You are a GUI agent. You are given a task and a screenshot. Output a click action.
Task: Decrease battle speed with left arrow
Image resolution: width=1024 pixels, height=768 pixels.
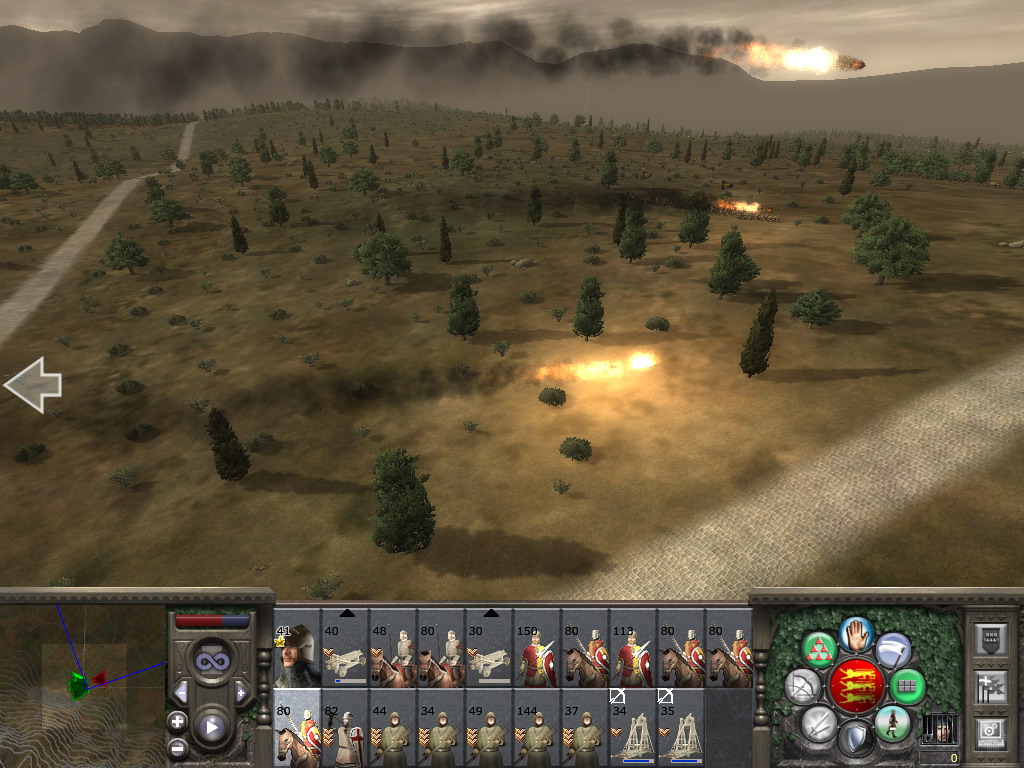pos(181,692)
